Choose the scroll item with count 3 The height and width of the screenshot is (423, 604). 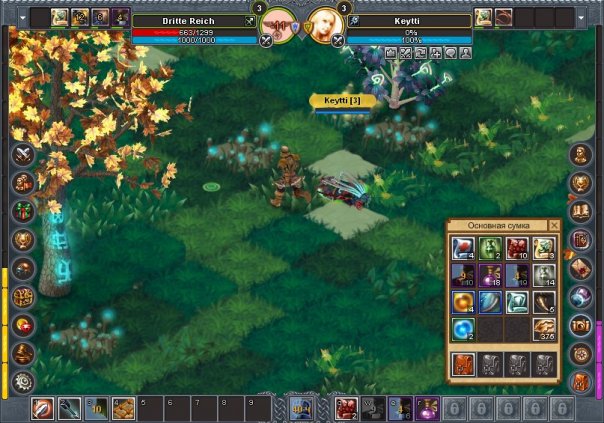544,249
